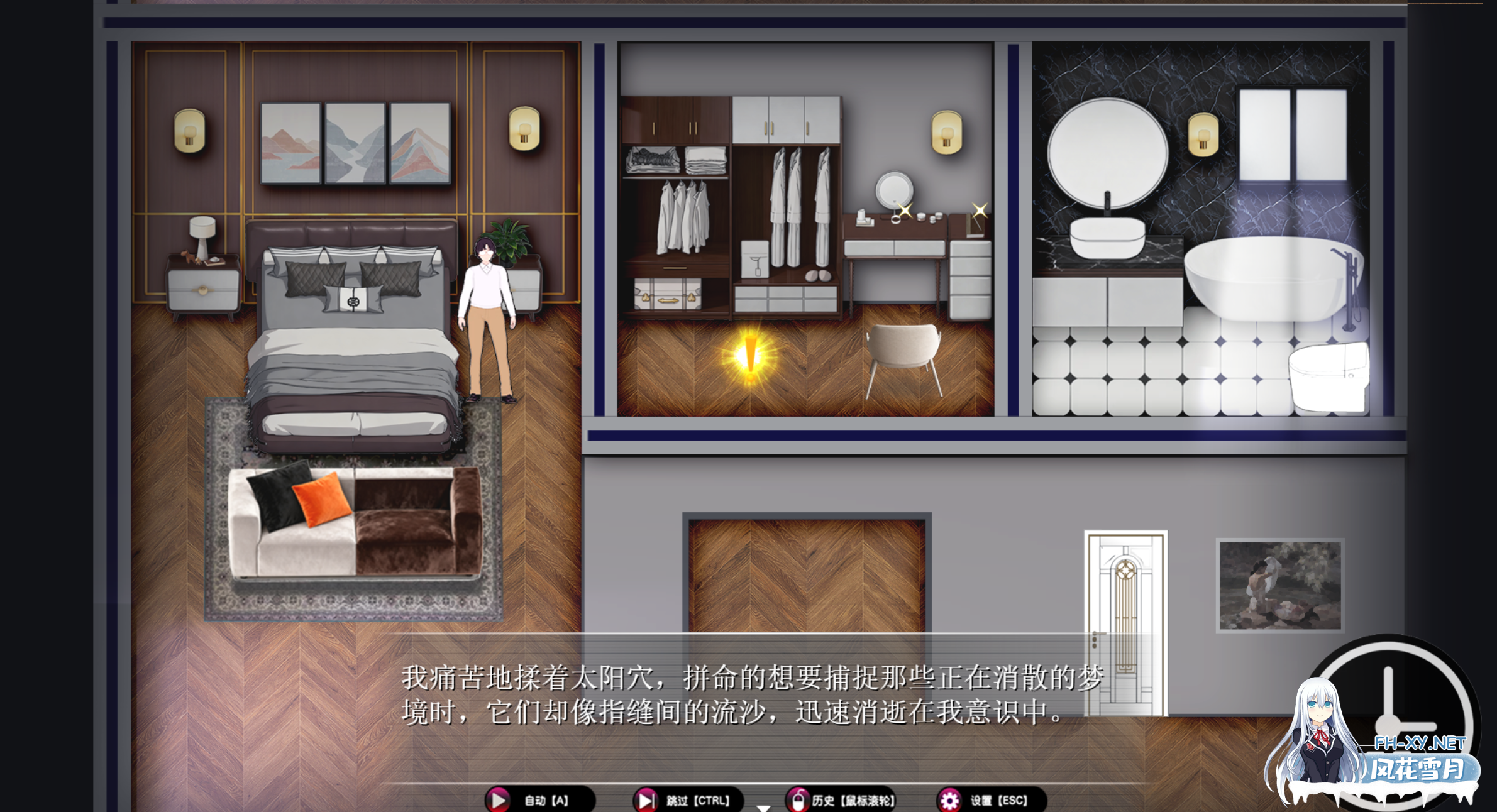
Task: Open the history log via the mouse icon
Action: (x=797, y=799)
